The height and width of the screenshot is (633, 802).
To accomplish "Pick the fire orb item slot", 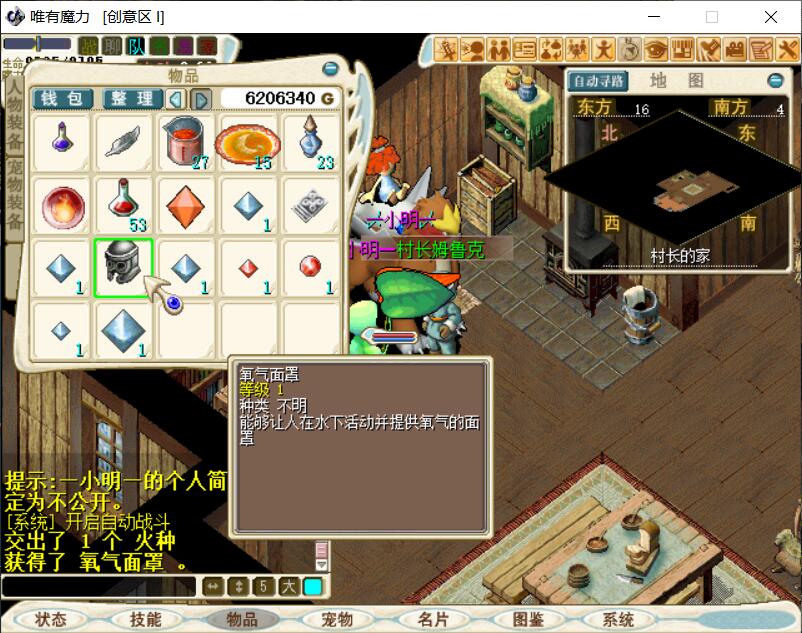I will point(61,205).
